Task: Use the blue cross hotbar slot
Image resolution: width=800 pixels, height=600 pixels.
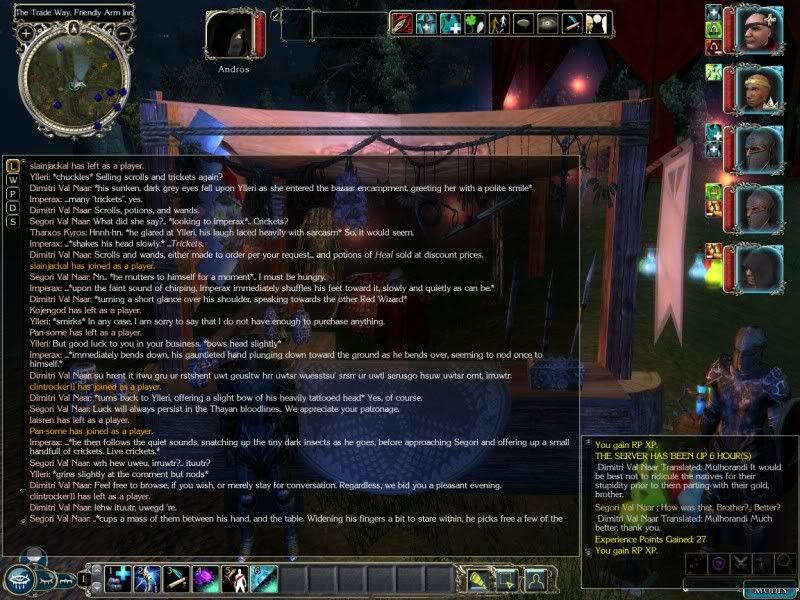Action: point(121,578)
